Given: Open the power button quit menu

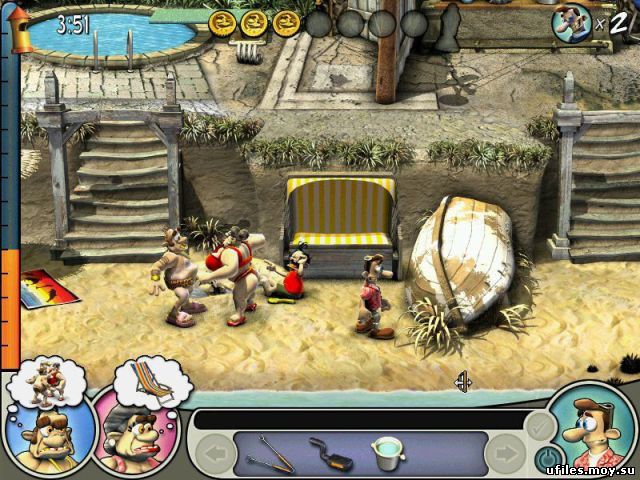Looking at the screenshot, I should 546,459.
